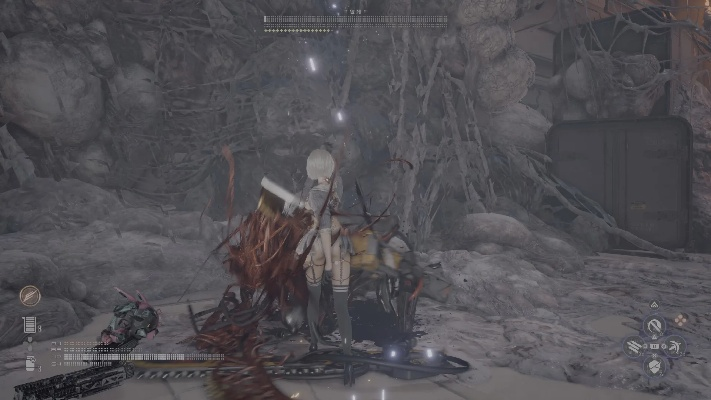Activate the triple-slash skill icon
The height and width of the screenshot is (400, 711).
[x=634, y=347]
